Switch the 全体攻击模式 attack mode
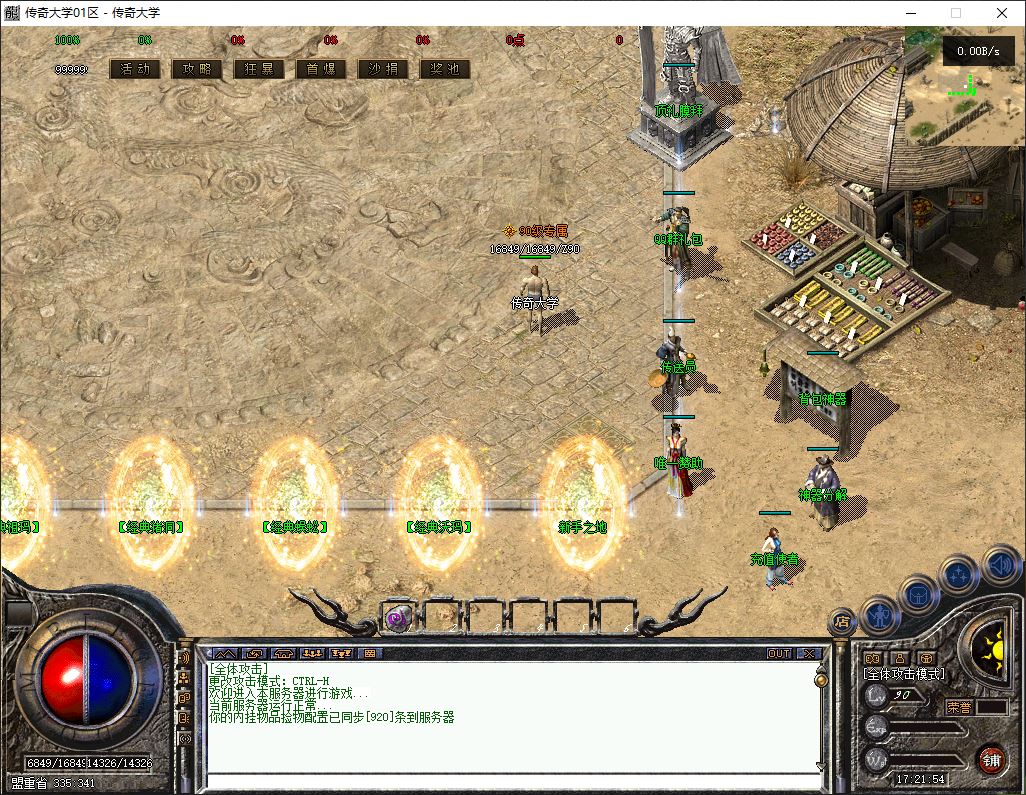Screen dimensions: 1026x795 tap(903, 674)
